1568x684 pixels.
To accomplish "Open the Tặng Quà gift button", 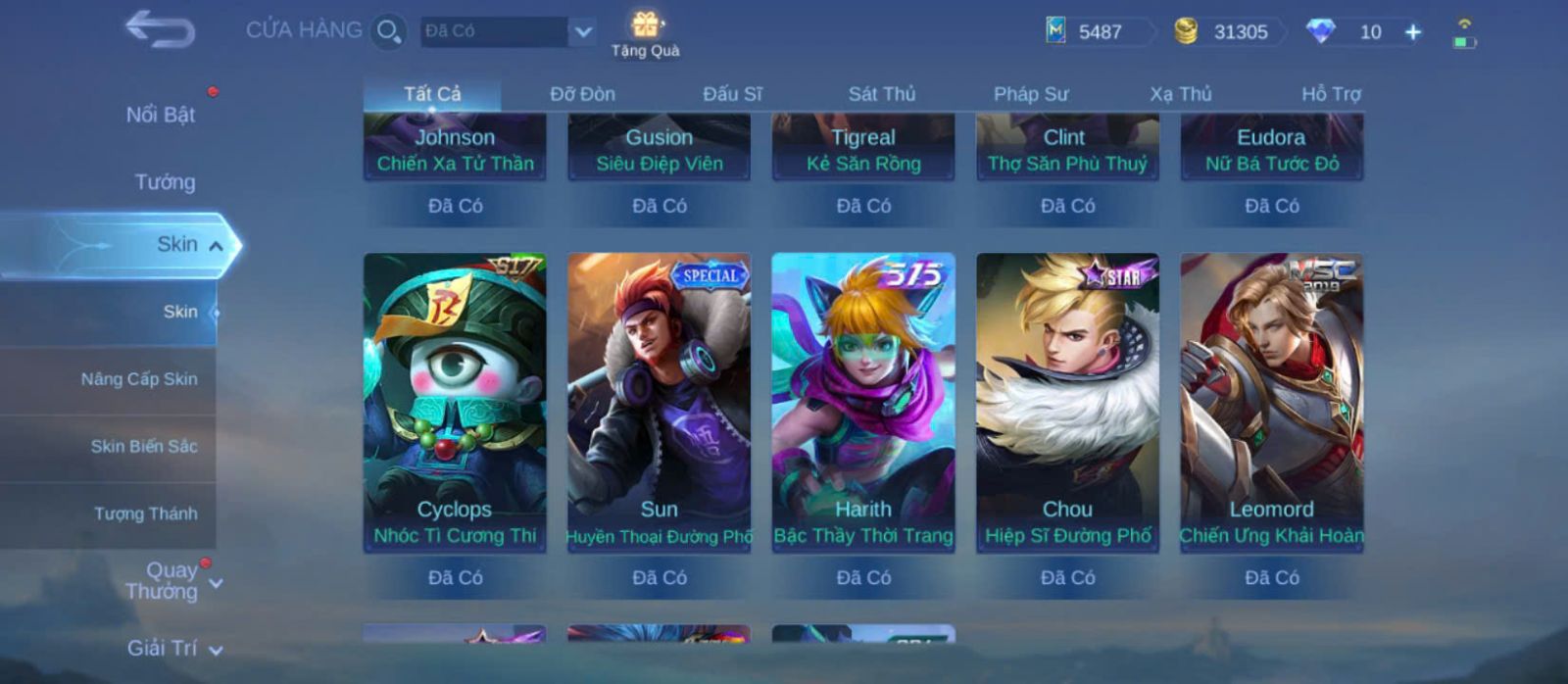I will (x=645, y=33).
